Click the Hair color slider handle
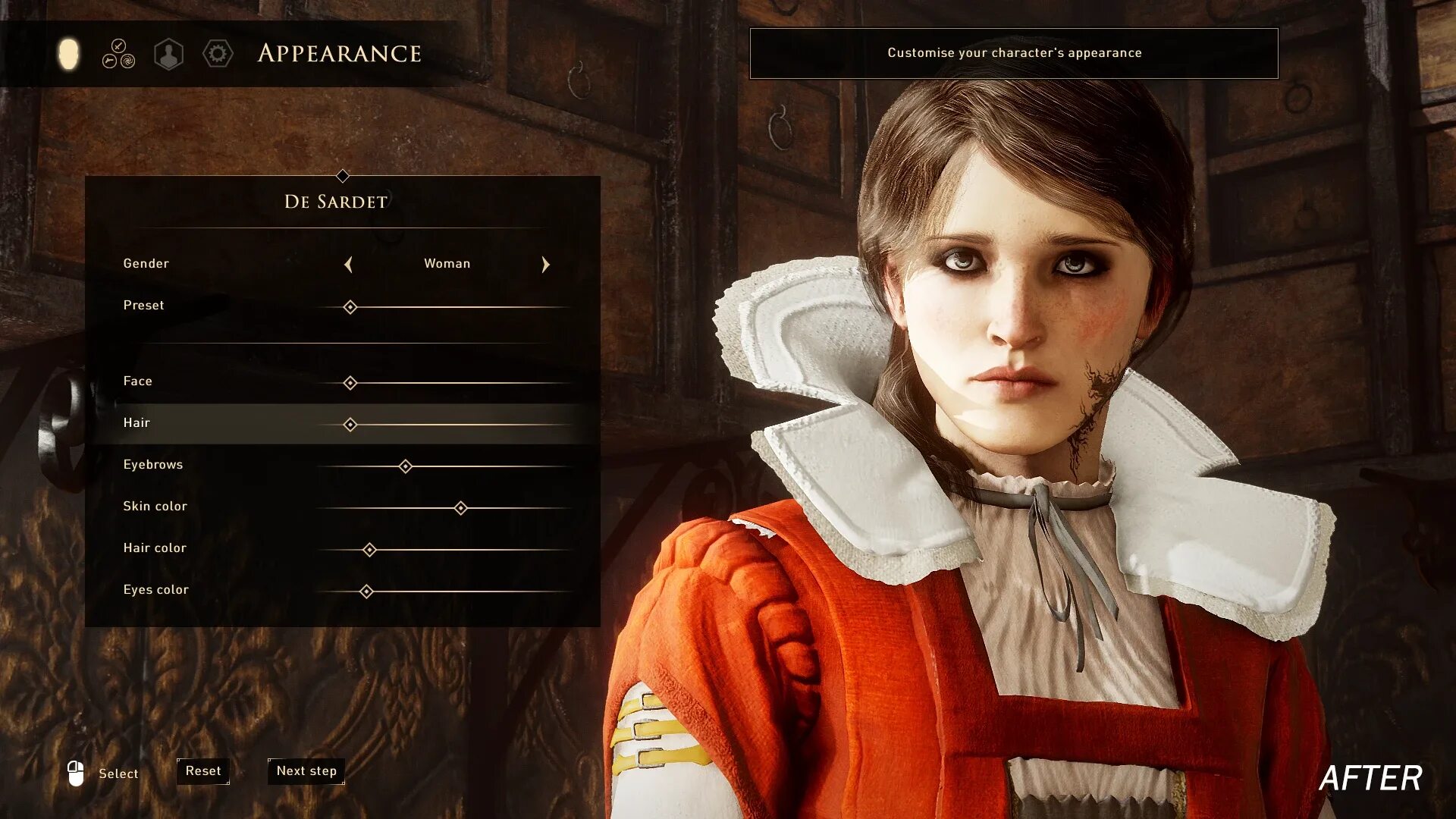1456x819 pixels. [369, 550]
